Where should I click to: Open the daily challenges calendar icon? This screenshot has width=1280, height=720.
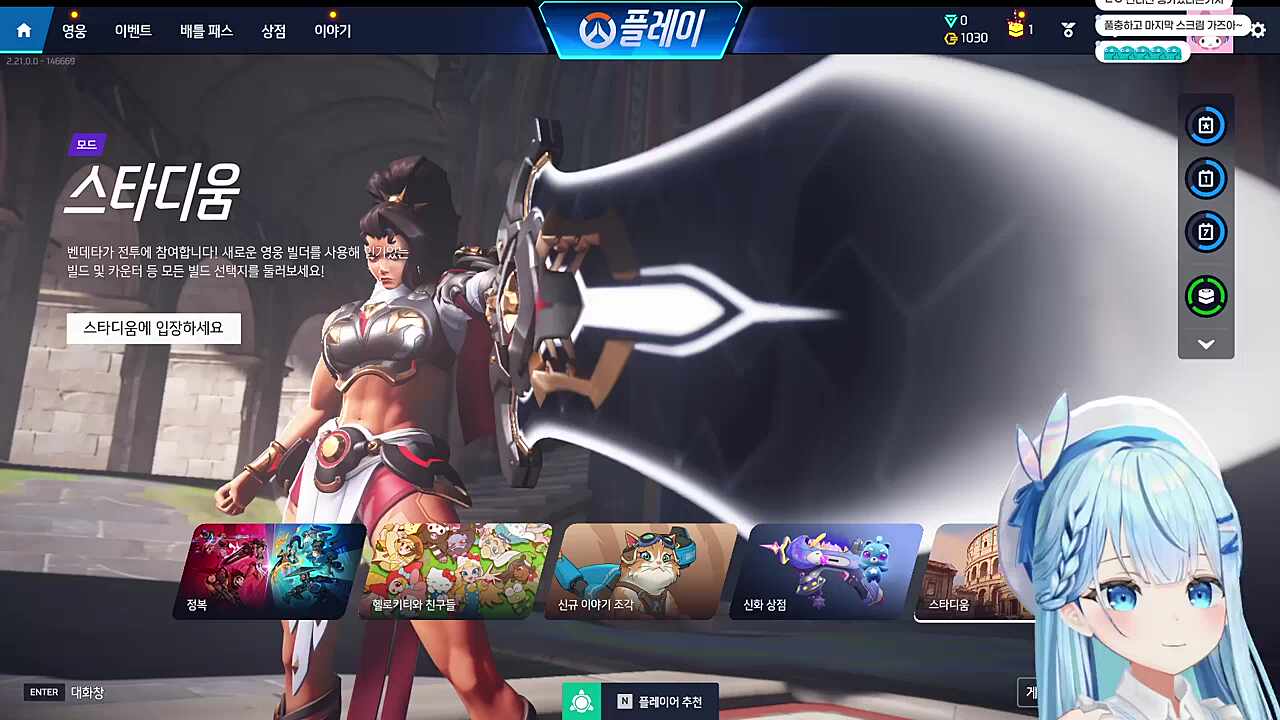pyautogui.click(x=1206, y=179)
